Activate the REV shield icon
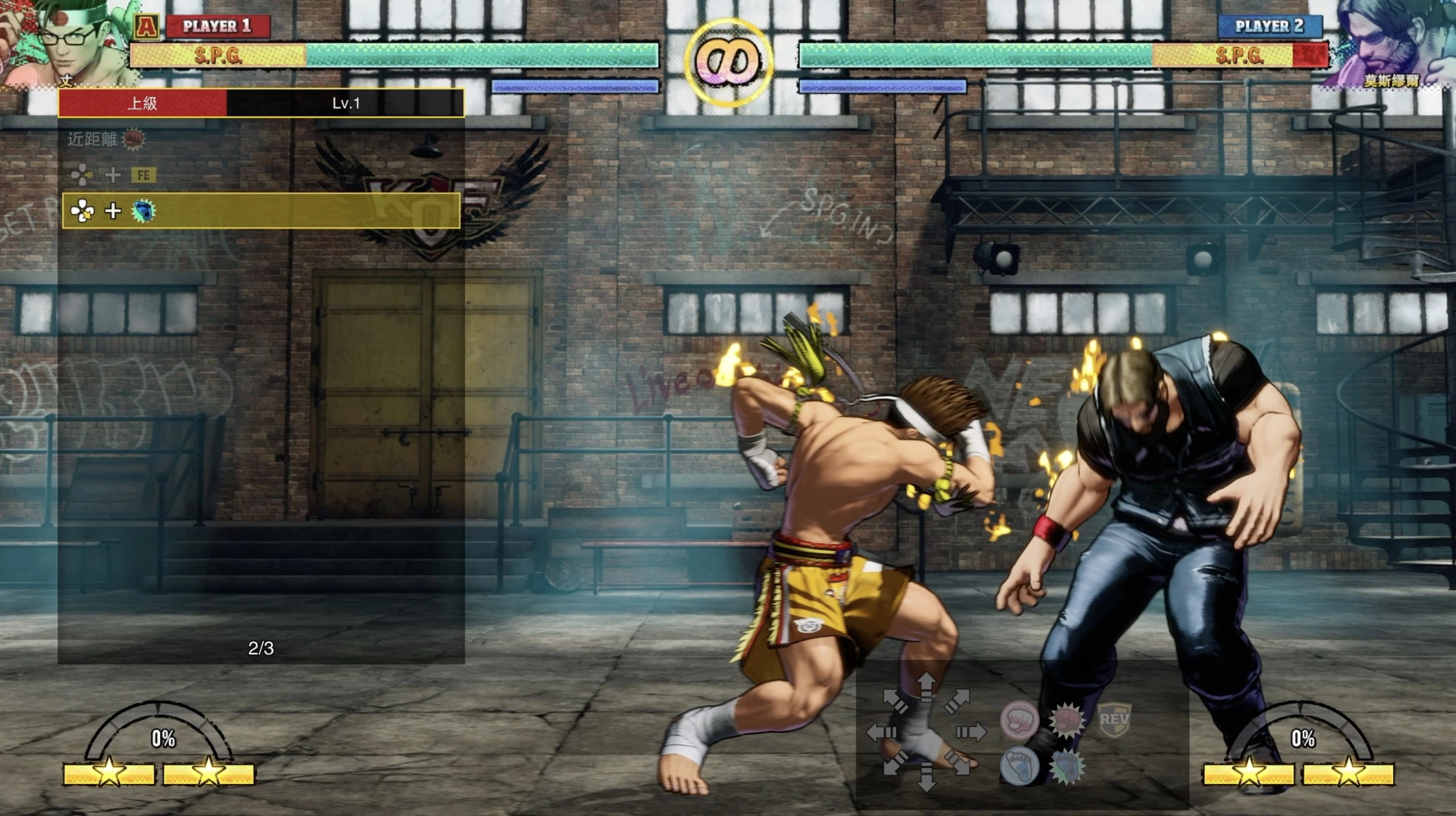Viewport: 1456px width, 816px height. (x=1113, y=719)
